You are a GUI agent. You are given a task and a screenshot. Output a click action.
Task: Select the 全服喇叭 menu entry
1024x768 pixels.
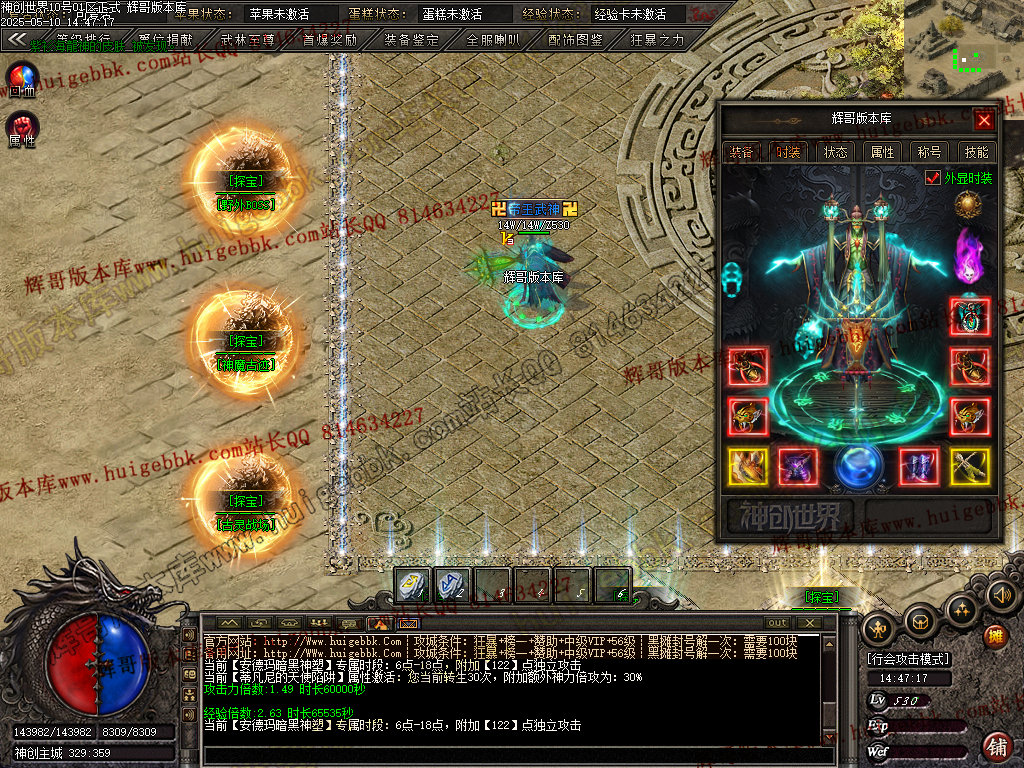494,40
